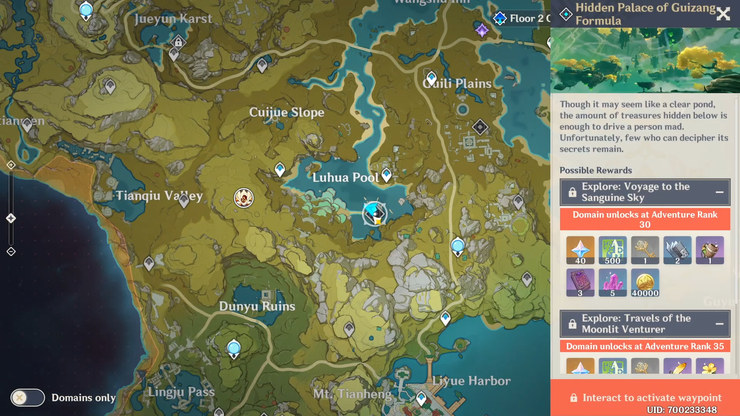Image resolution: width=740 pixels, height=416 pixels.
Task: Collapse Travels of the Moonlit Venturer section
Action: [x=719, y=324]
